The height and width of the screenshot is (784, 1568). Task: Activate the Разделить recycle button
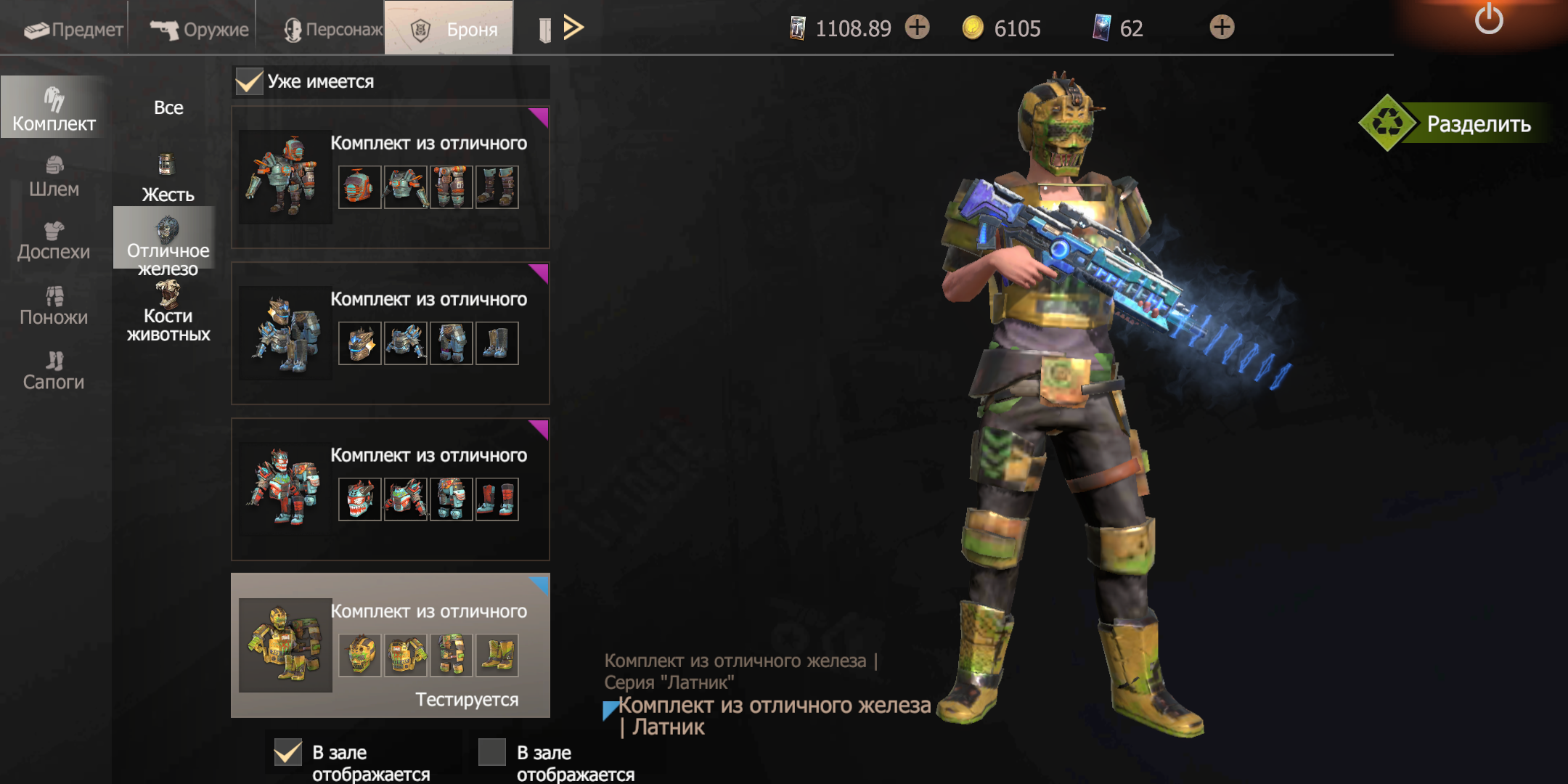[1459, 123]
